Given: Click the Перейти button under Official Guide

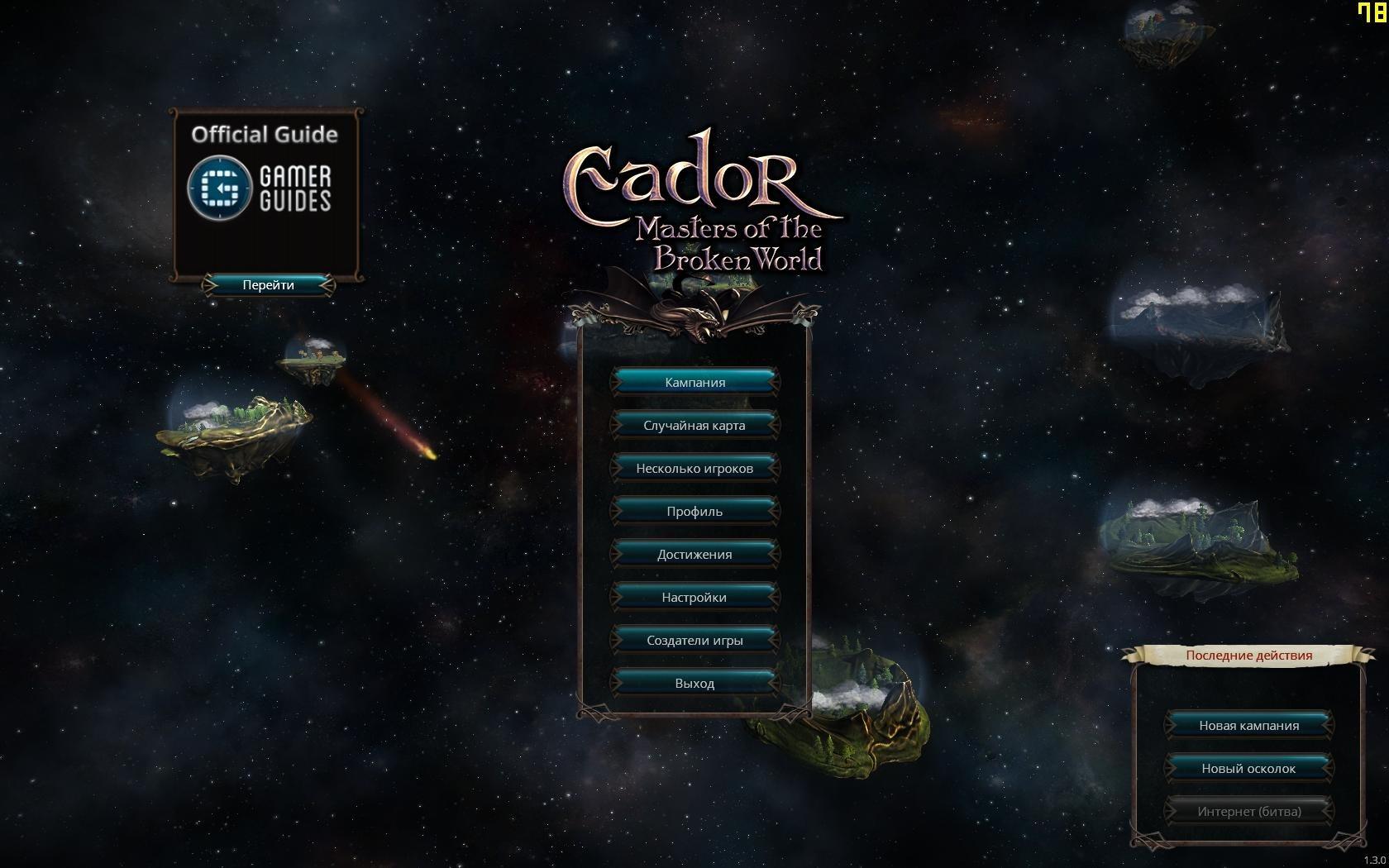Looking at the screenshot, I should click(268, 284).
